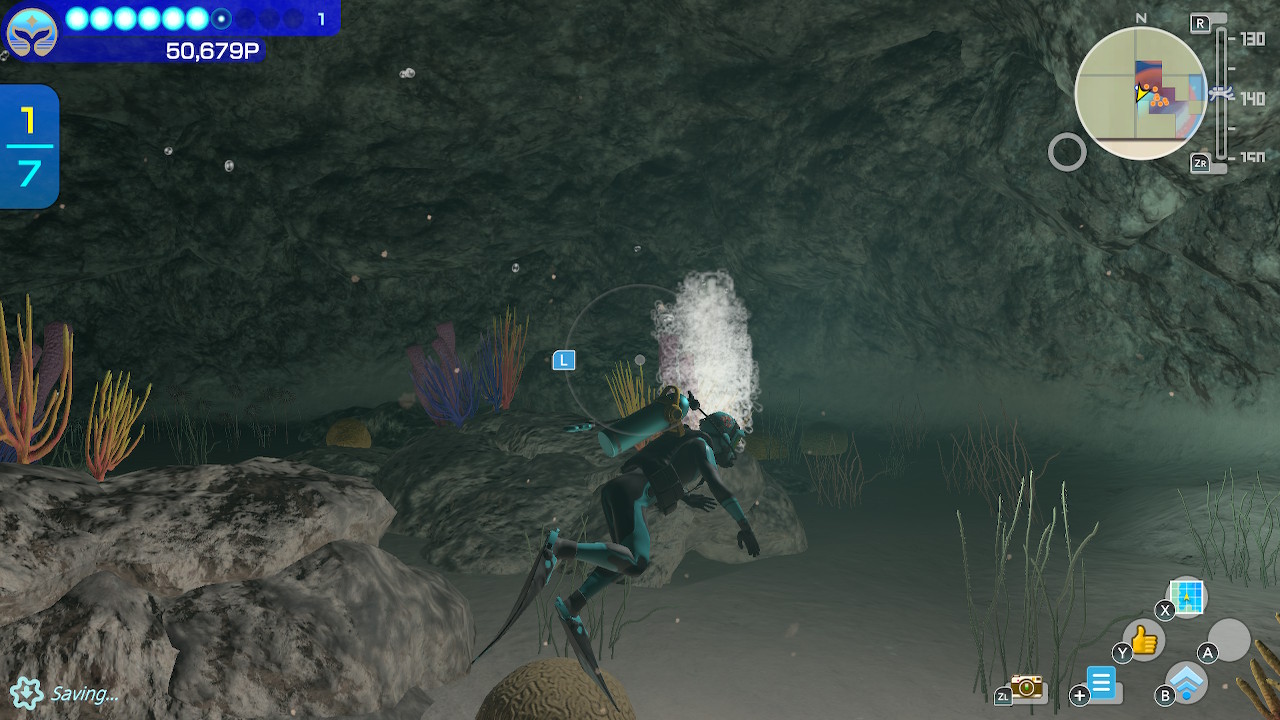
Task: Click the yellow player arrow on the minimap
Action: 1141,95
